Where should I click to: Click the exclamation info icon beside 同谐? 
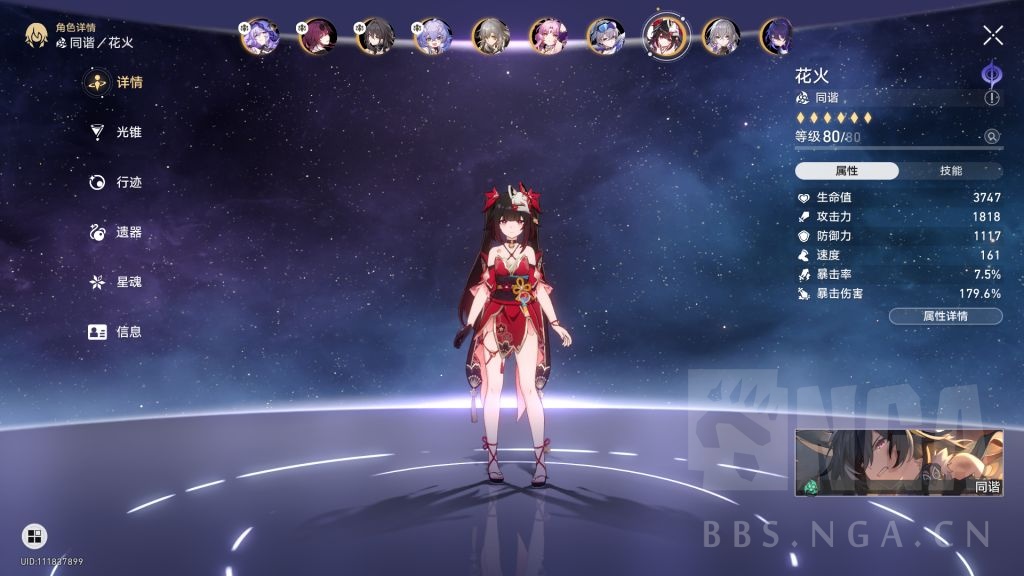[x=992, y=98]
